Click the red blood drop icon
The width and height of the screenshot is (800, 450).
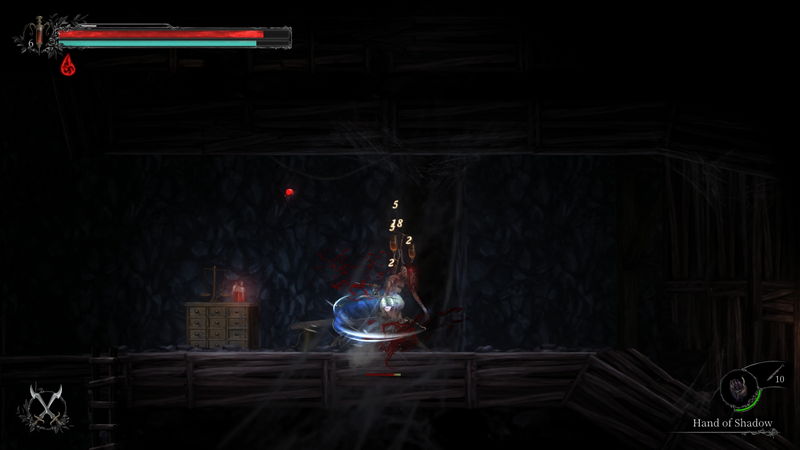pyautogui.click(x=69, y=65)
